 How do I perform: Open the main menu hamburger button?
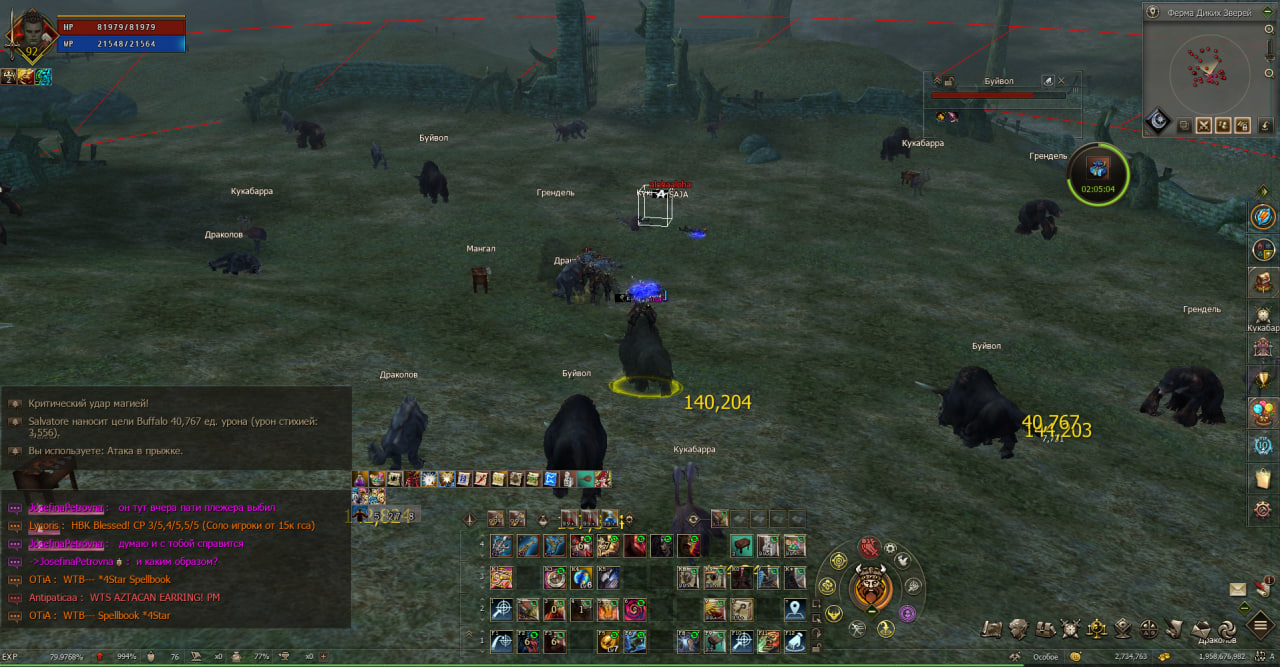tap(1260, 625)
